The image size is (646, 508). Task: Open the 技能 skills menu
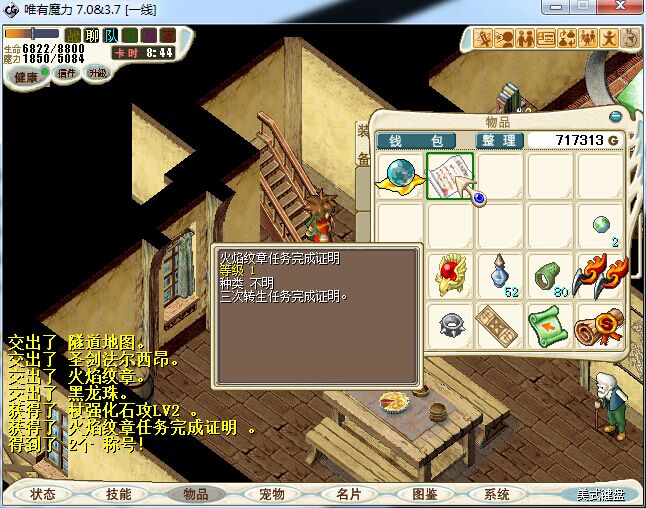tap(119, 494)
